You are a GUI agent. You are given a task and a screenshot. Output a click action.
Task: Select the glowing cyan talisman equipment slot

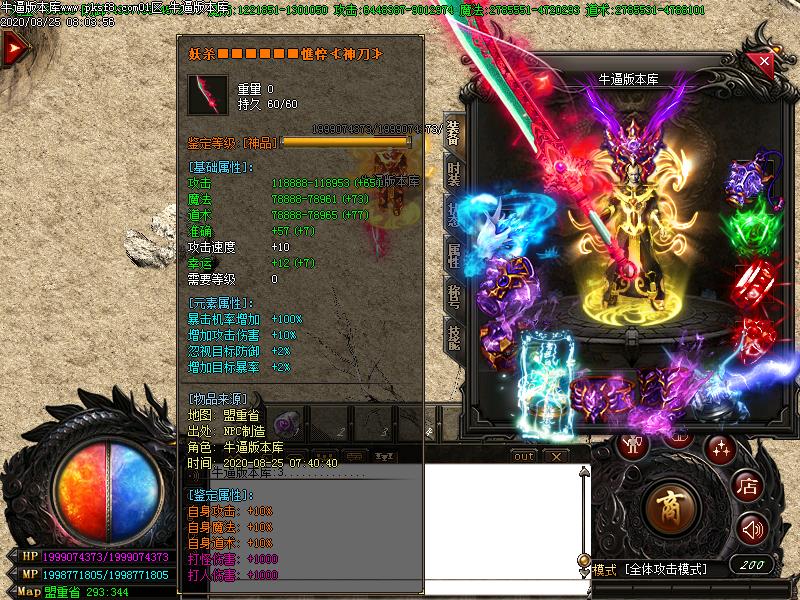click(x=543, y=375)
